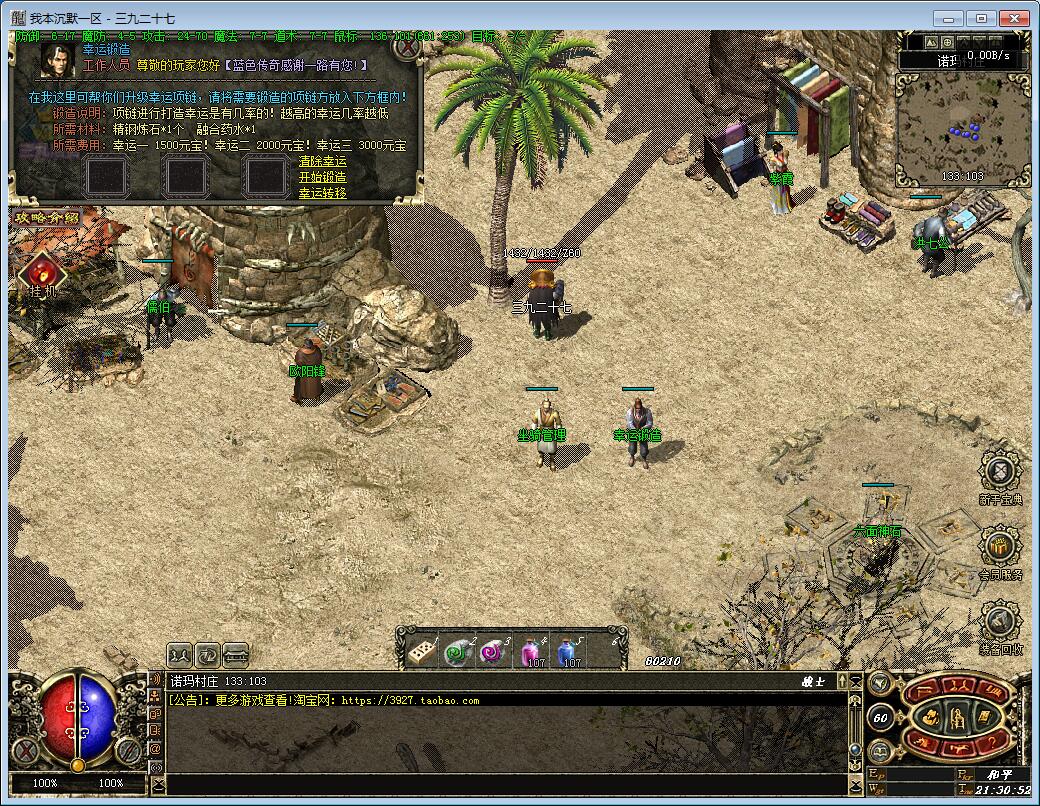Viewport: 1040px width, 806px height.
Task: Click the chat input field
Action: (x=500, y=785)
